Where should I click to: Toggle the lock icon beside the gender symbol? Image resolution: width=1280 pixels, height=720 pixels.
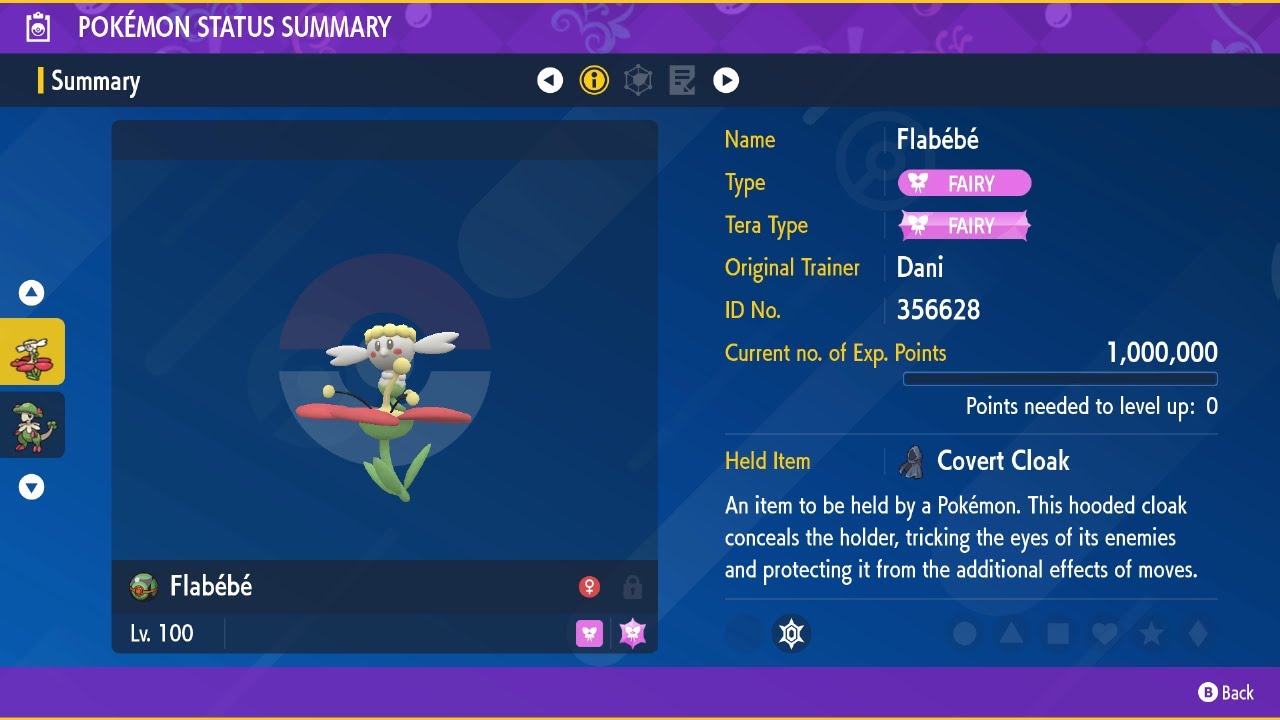pyautogui.click(x=631, y=586)
